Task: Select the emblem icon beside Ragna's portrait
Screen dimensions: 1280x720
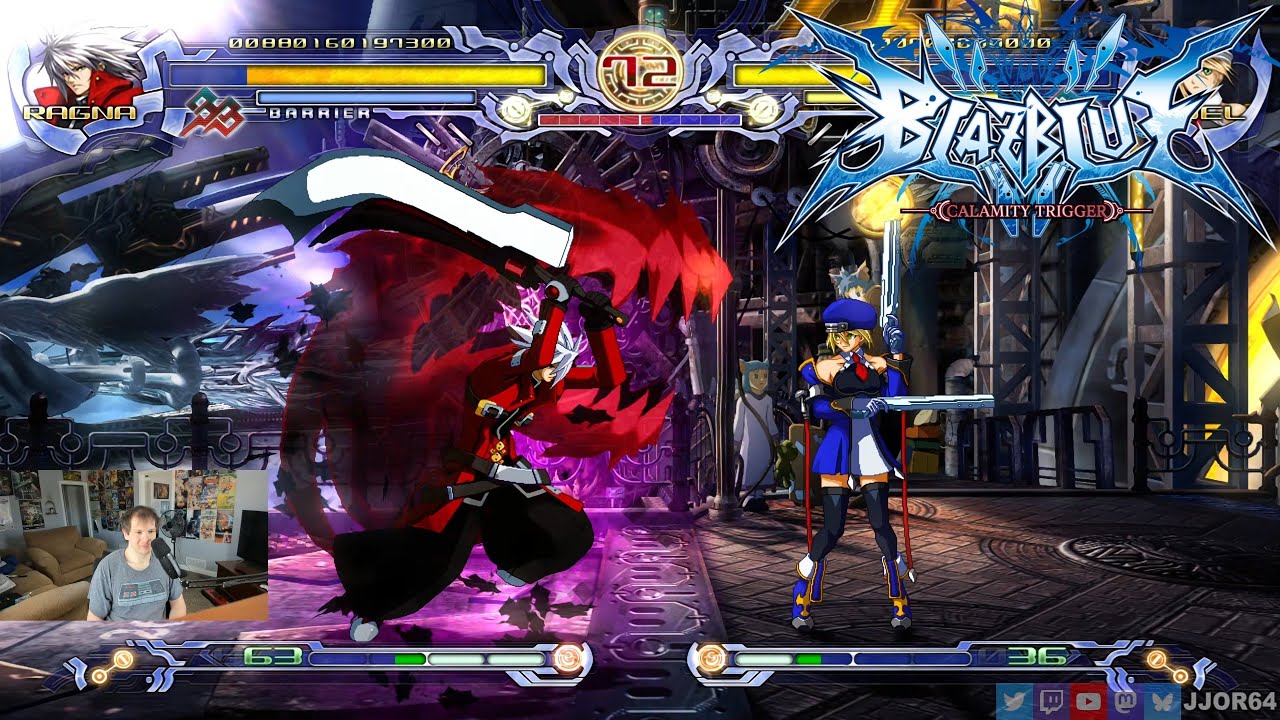Action: (217, 115)
